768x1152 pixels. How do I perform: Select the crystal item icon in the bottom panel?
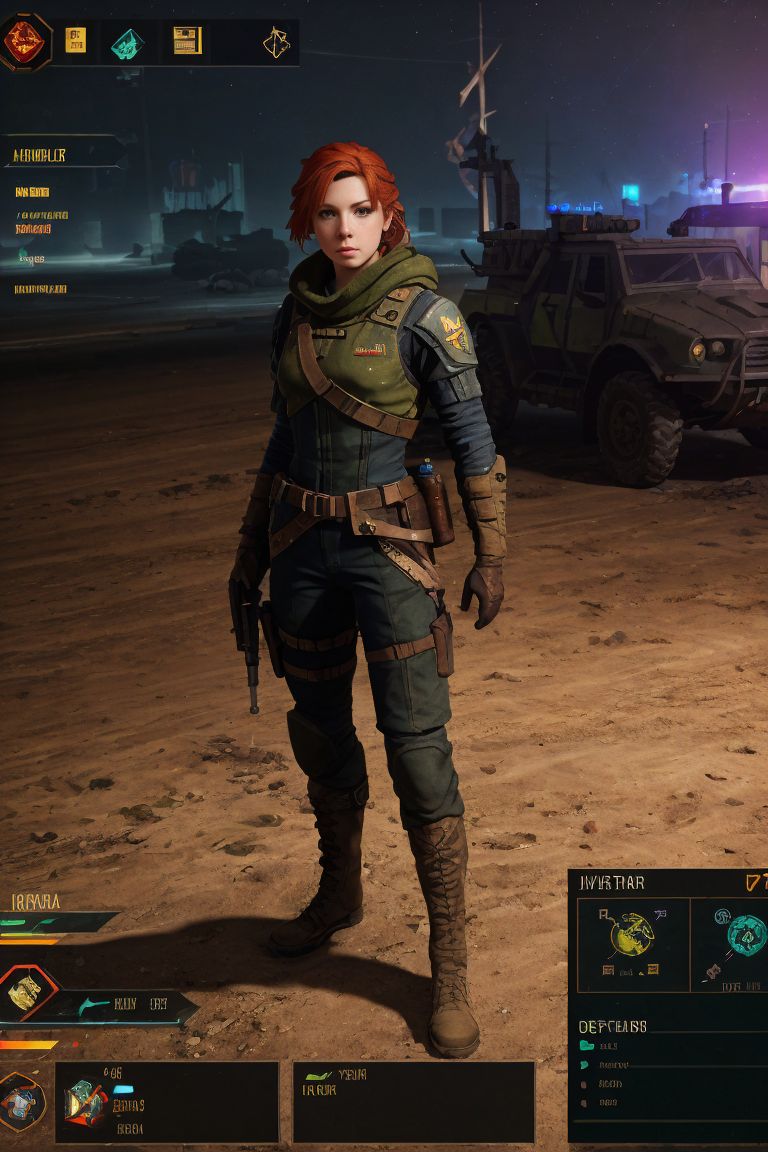click(x=86, y=1102)
